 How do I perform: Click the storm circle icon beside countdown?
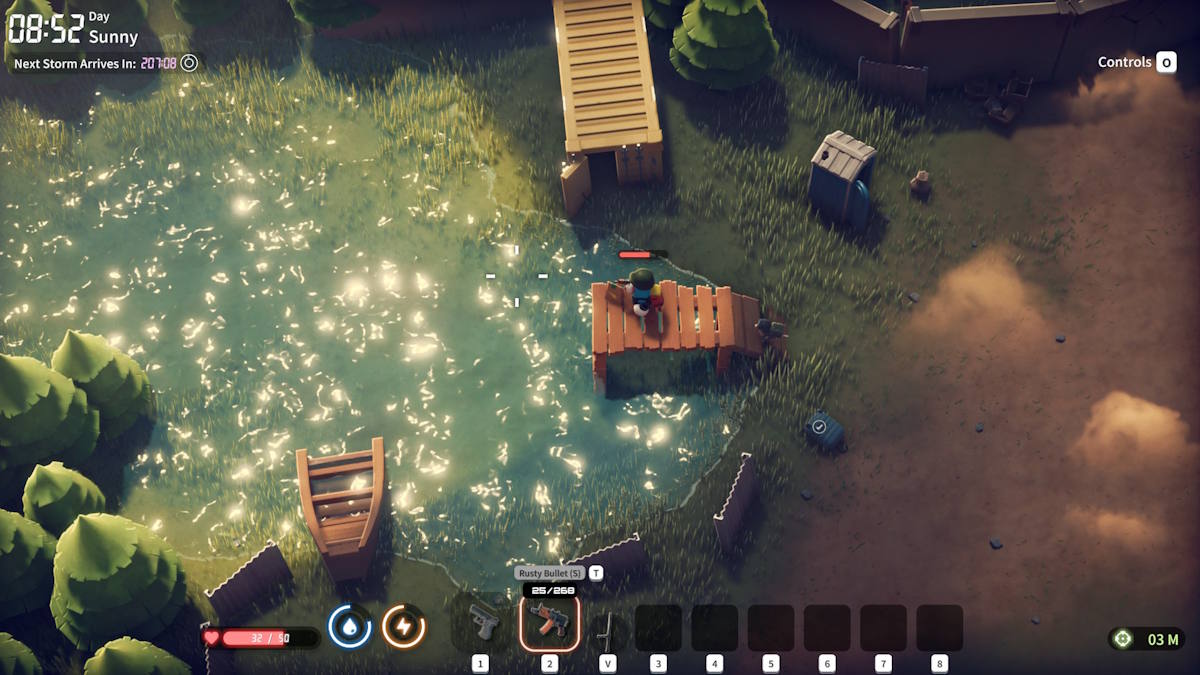click(189, 63)
